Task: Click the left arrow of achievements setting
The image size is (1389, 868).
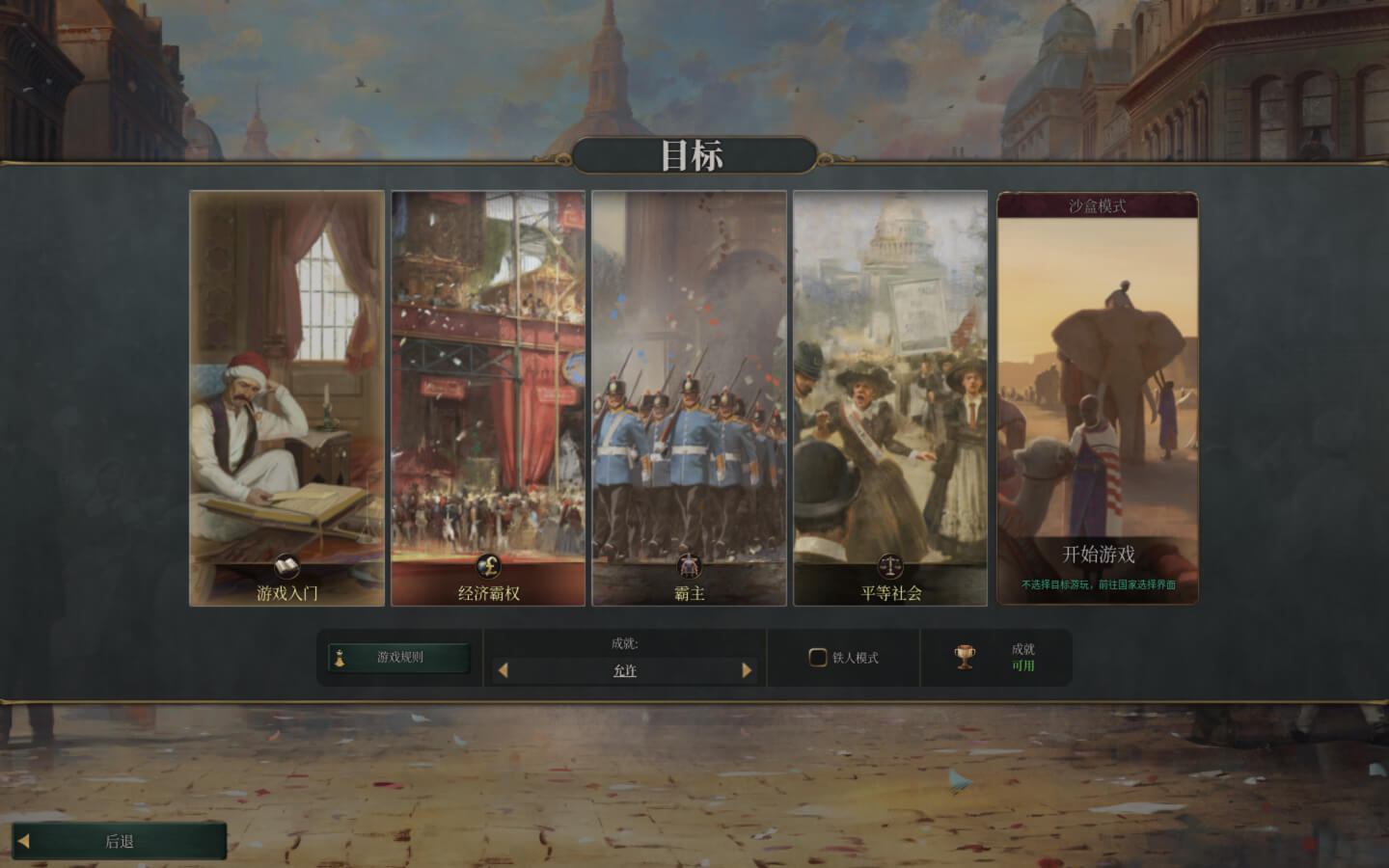Action: 503,670
